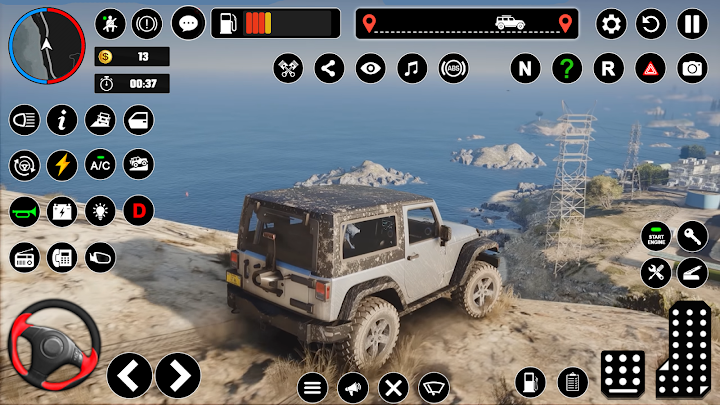Shift into the red D drive gear

tap(139, 211)
